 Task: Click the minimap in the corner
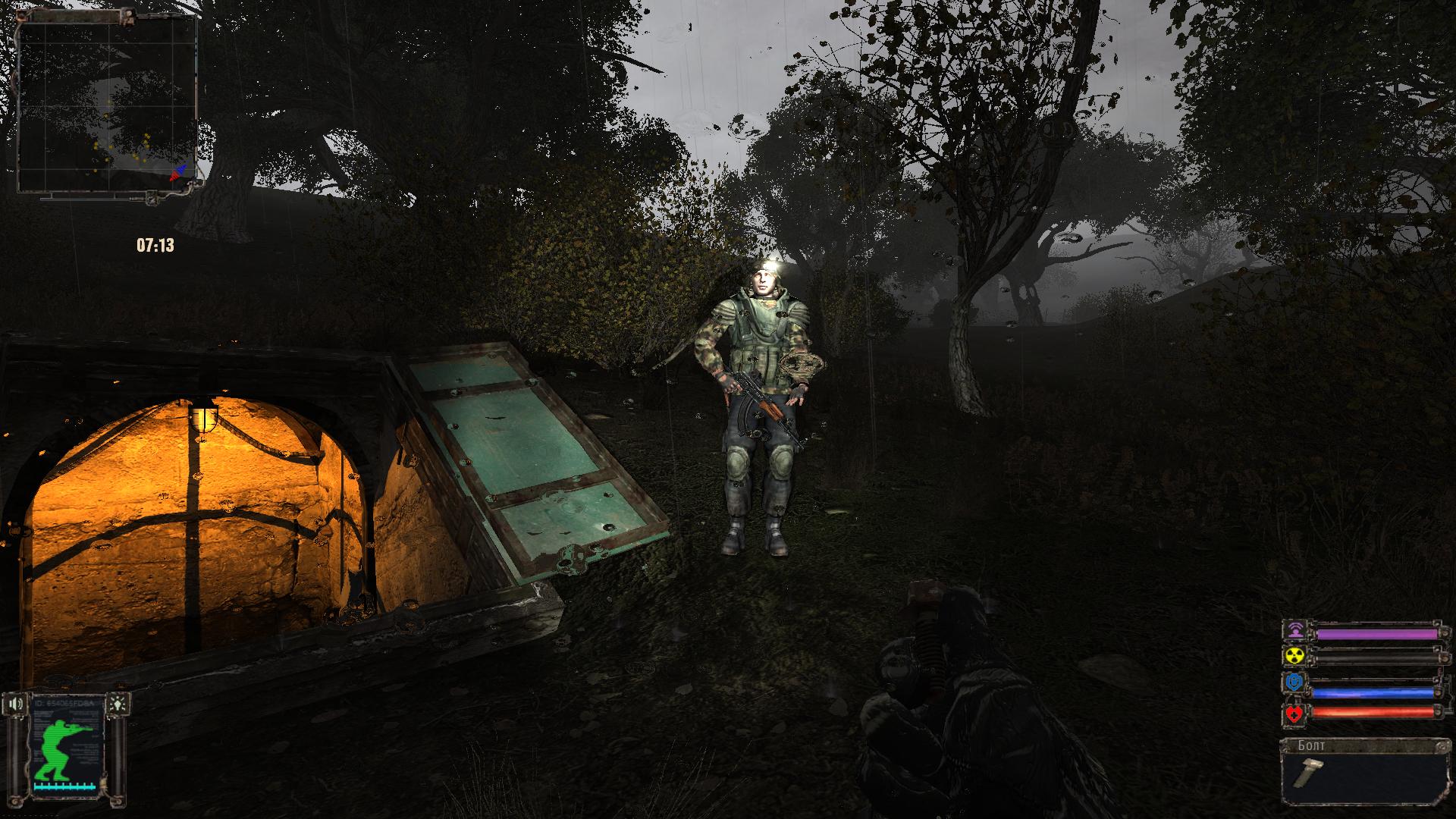(x=108, y=106)
